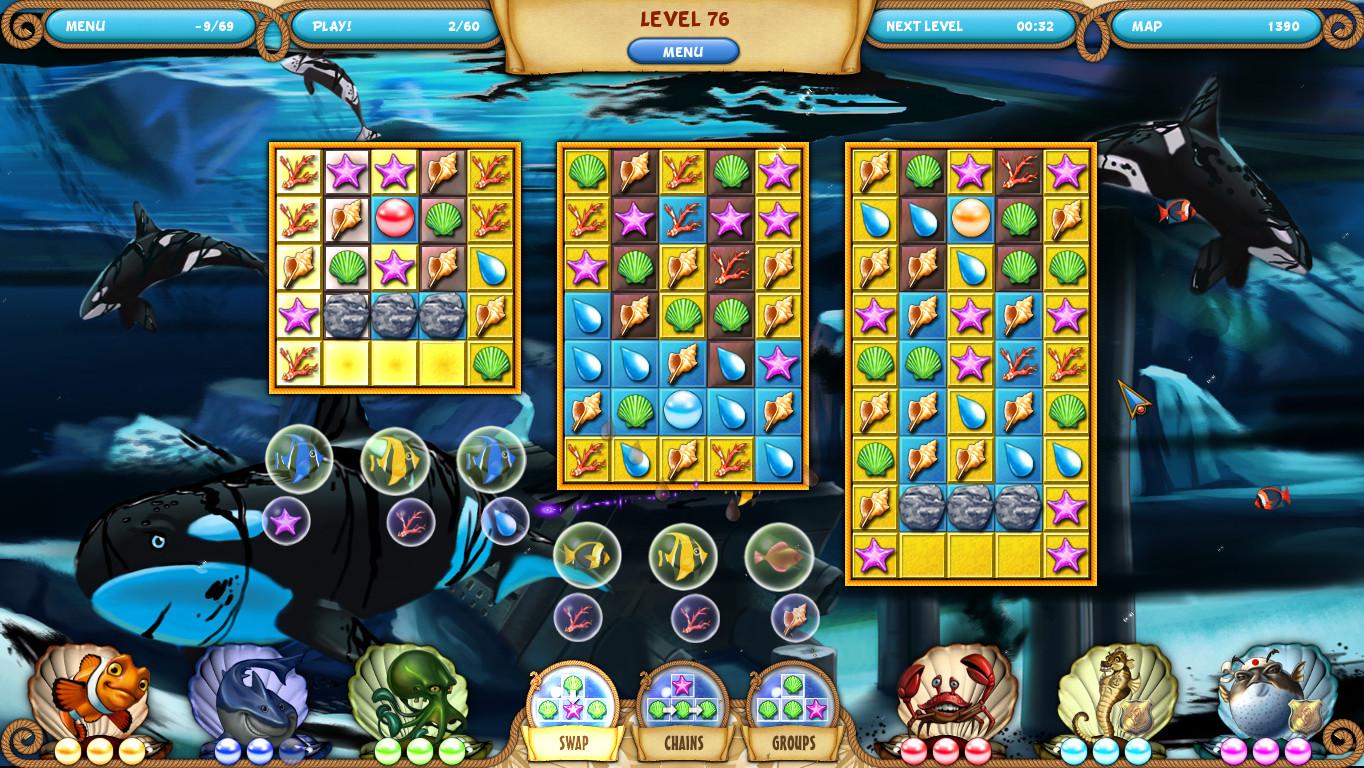Pop the purple starfish bubble
This screenshot has height=768, width=1364.
point(287,520)
